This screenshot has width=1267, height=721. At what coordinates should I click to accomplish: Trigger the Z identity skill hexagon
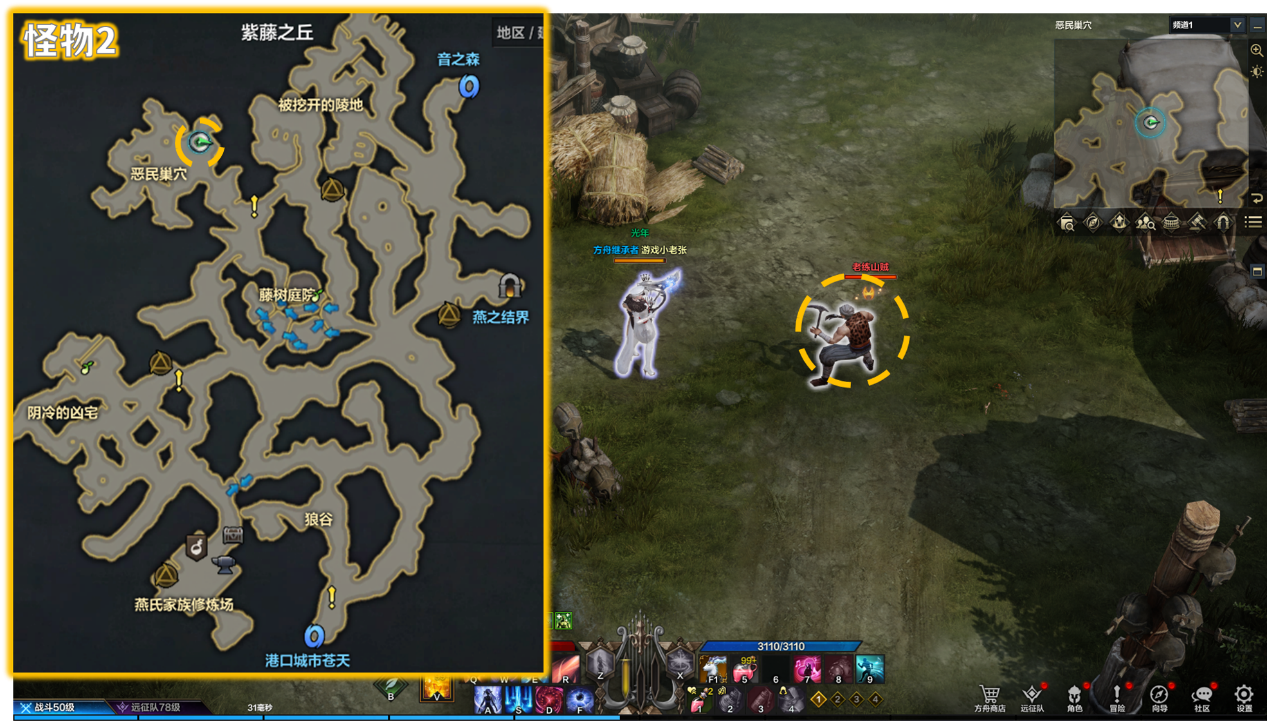coord(599,662)
